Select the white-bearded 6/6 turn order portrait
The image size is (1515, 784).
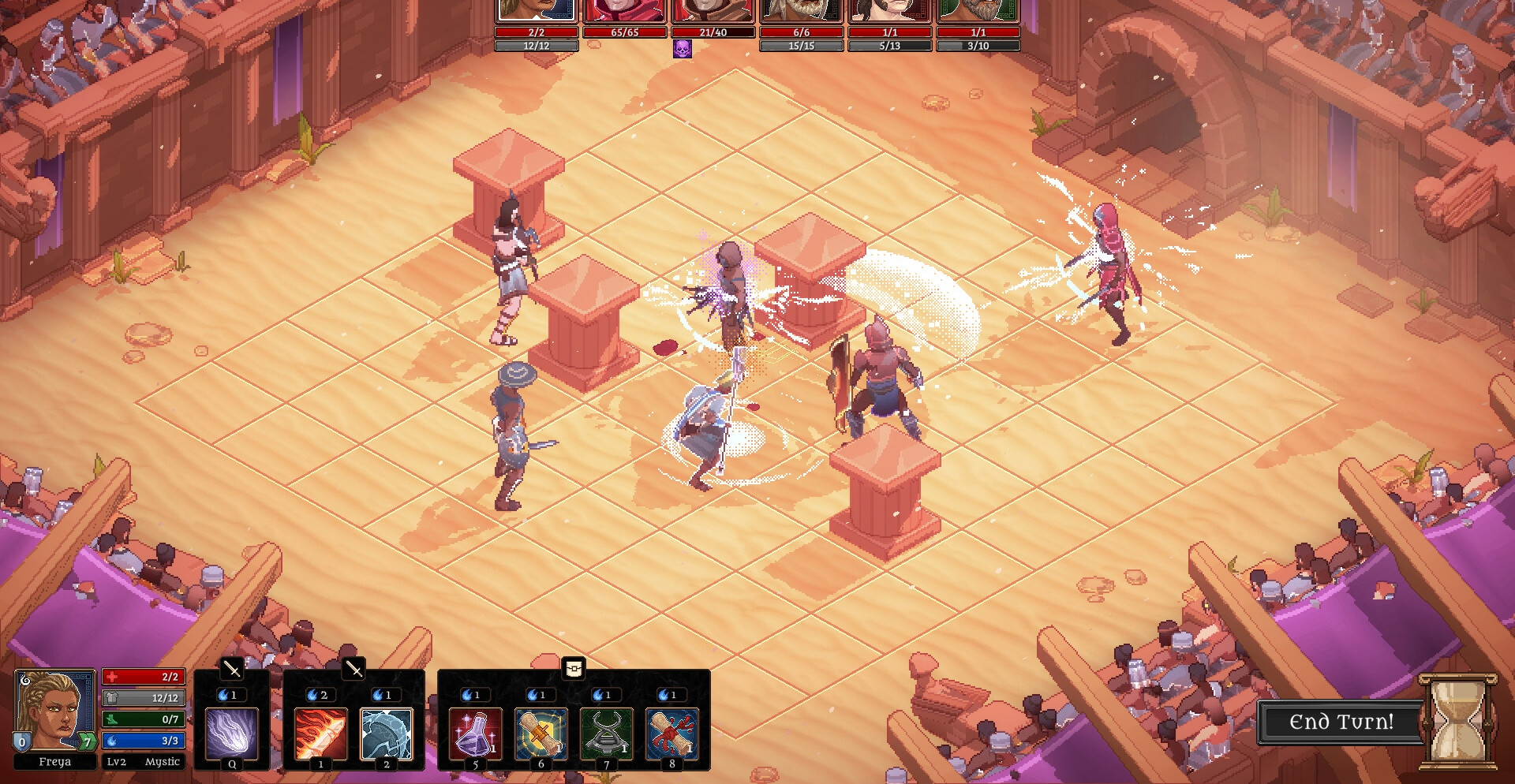(801, 10)
